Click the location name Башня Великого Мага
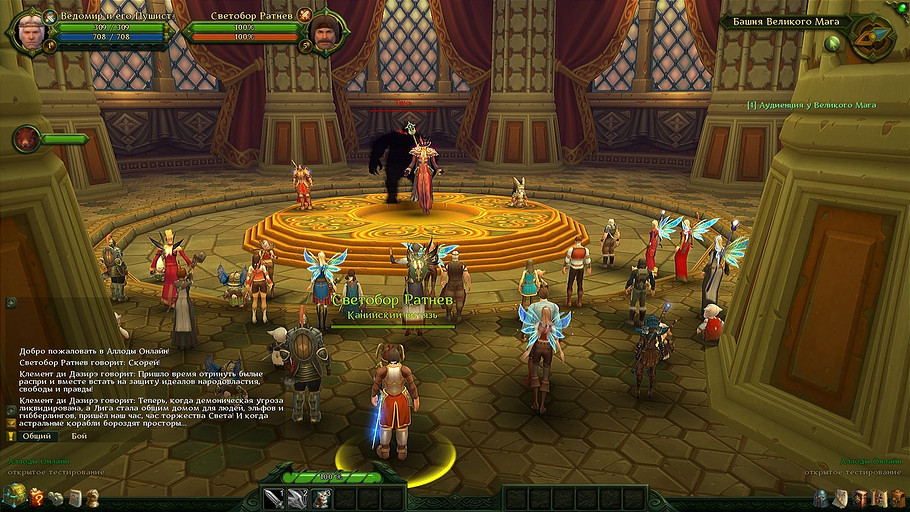Viewport: 910px width, 512px height. (786, 21)
